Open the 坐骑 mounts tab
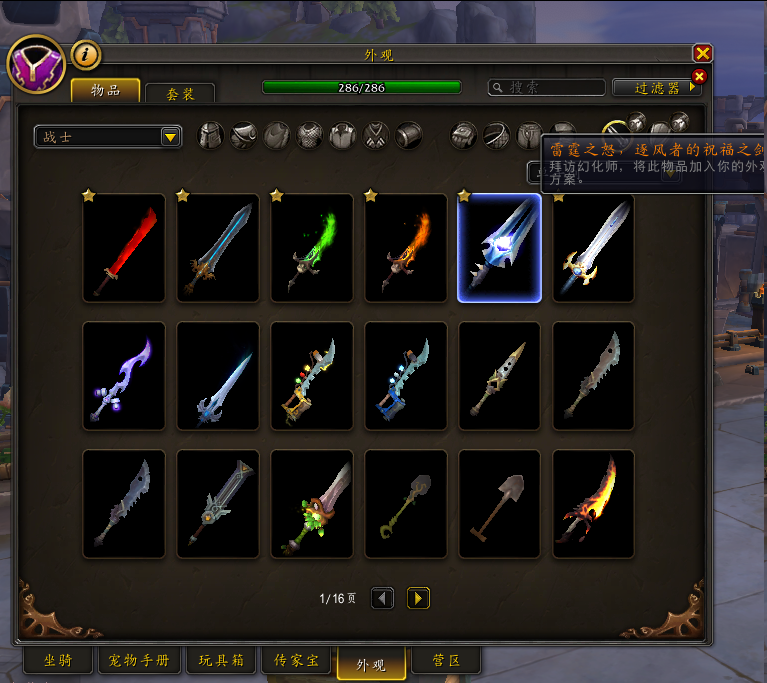The image size is (767, 683). pos(57,661)
